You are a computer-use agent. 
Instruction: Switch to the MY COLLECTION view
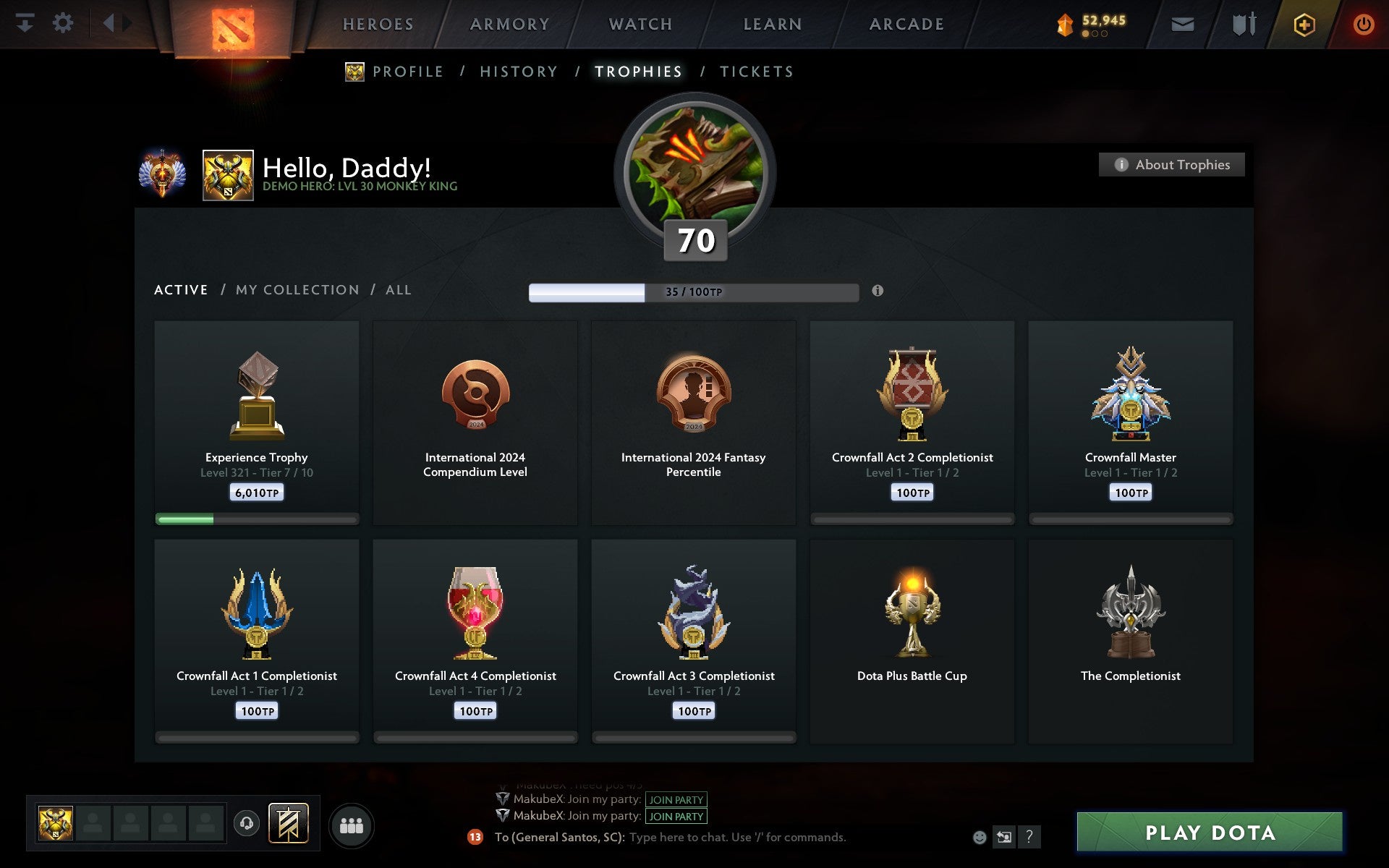(x=297, y=289)
